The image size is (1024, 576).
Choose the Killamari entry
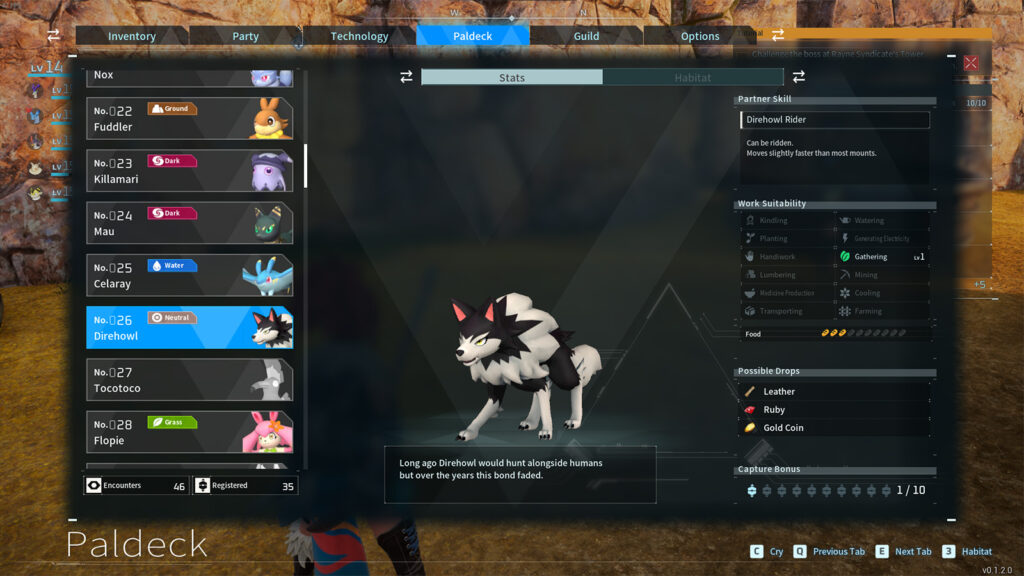pyautogui.click(x=189, y=170)
